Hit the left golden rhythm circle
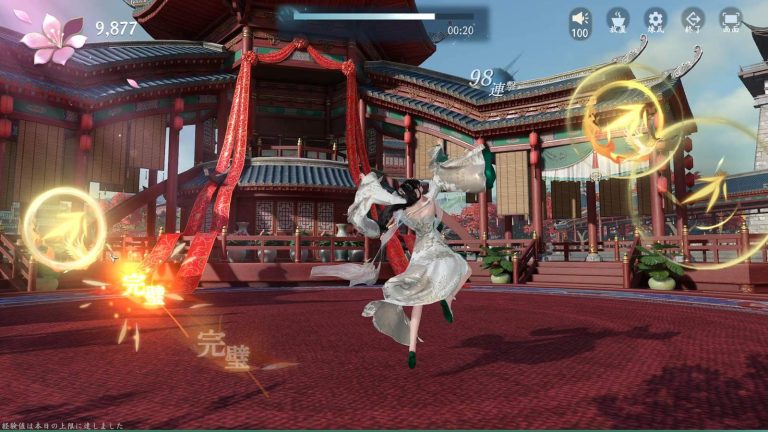768x432 pixels. point(64,229)
